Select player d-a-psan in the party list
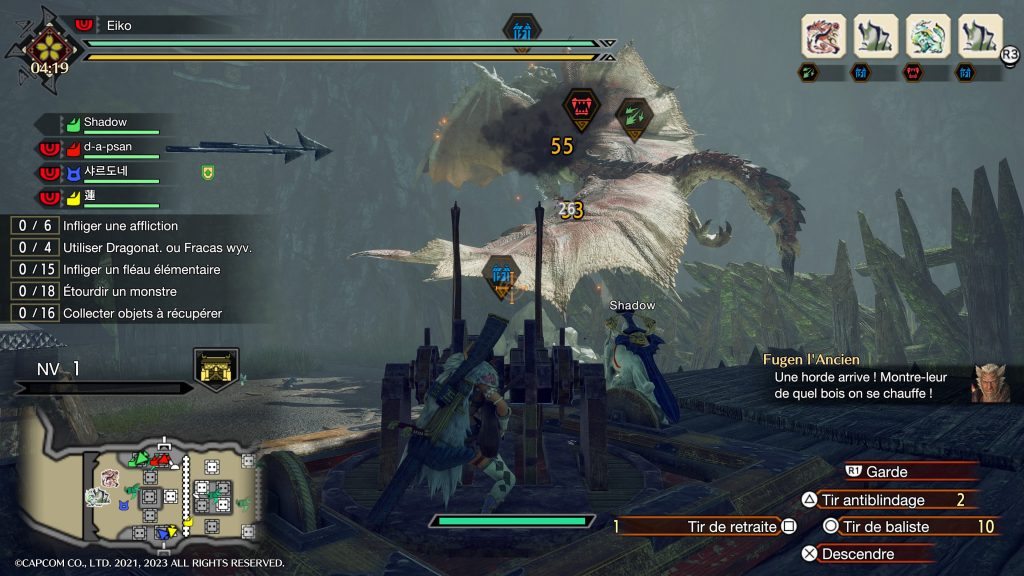 click(x=107, y=147)
